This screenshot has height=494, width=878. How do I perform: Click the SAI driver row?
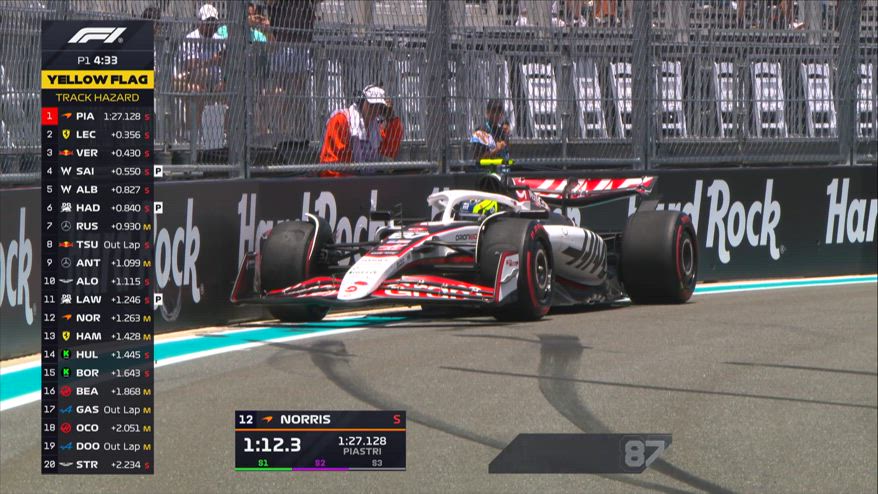point(97,171)
